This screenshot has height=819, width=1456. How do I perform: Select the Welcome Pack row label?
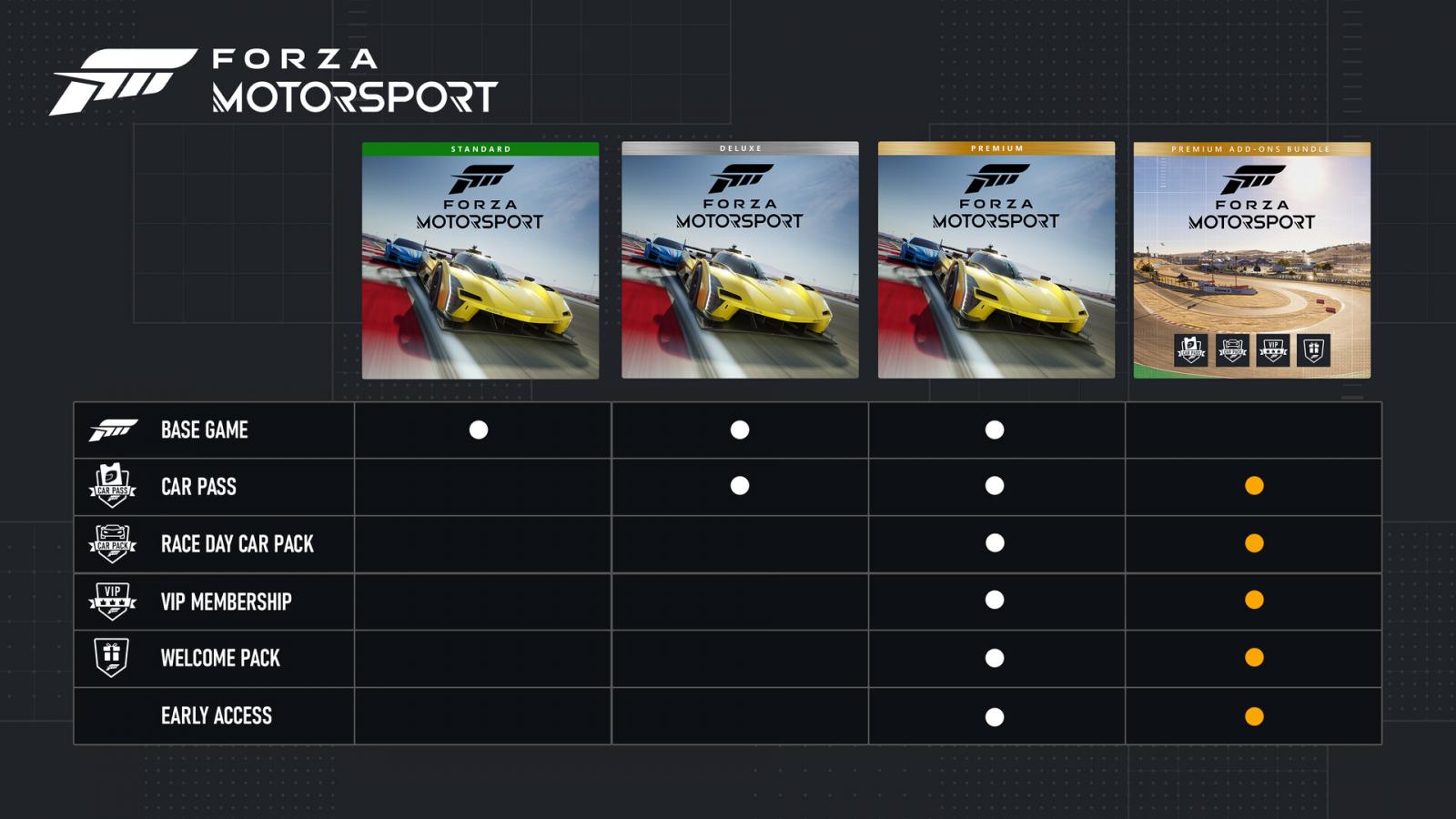[x=220, y=658]
